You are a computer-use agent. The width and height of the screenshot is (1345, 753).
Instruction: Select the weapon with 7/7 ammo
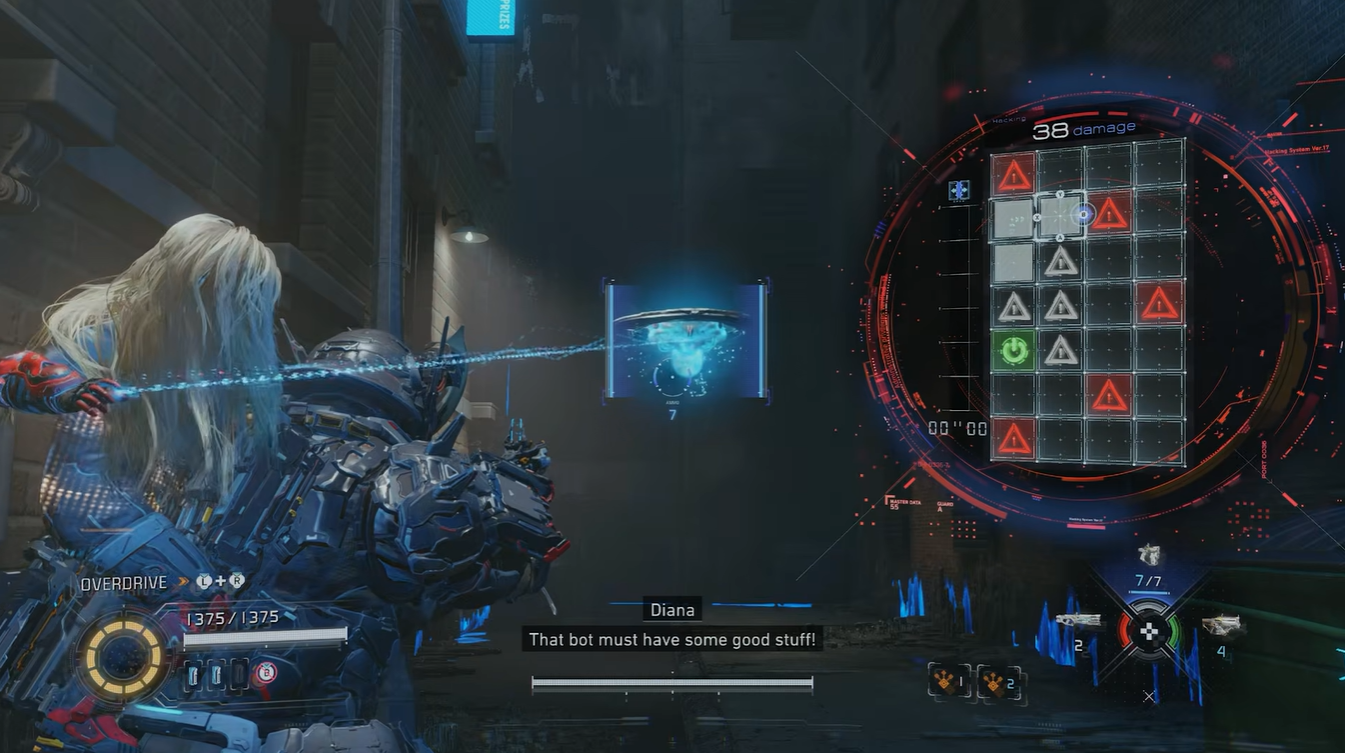(1150, 557)
